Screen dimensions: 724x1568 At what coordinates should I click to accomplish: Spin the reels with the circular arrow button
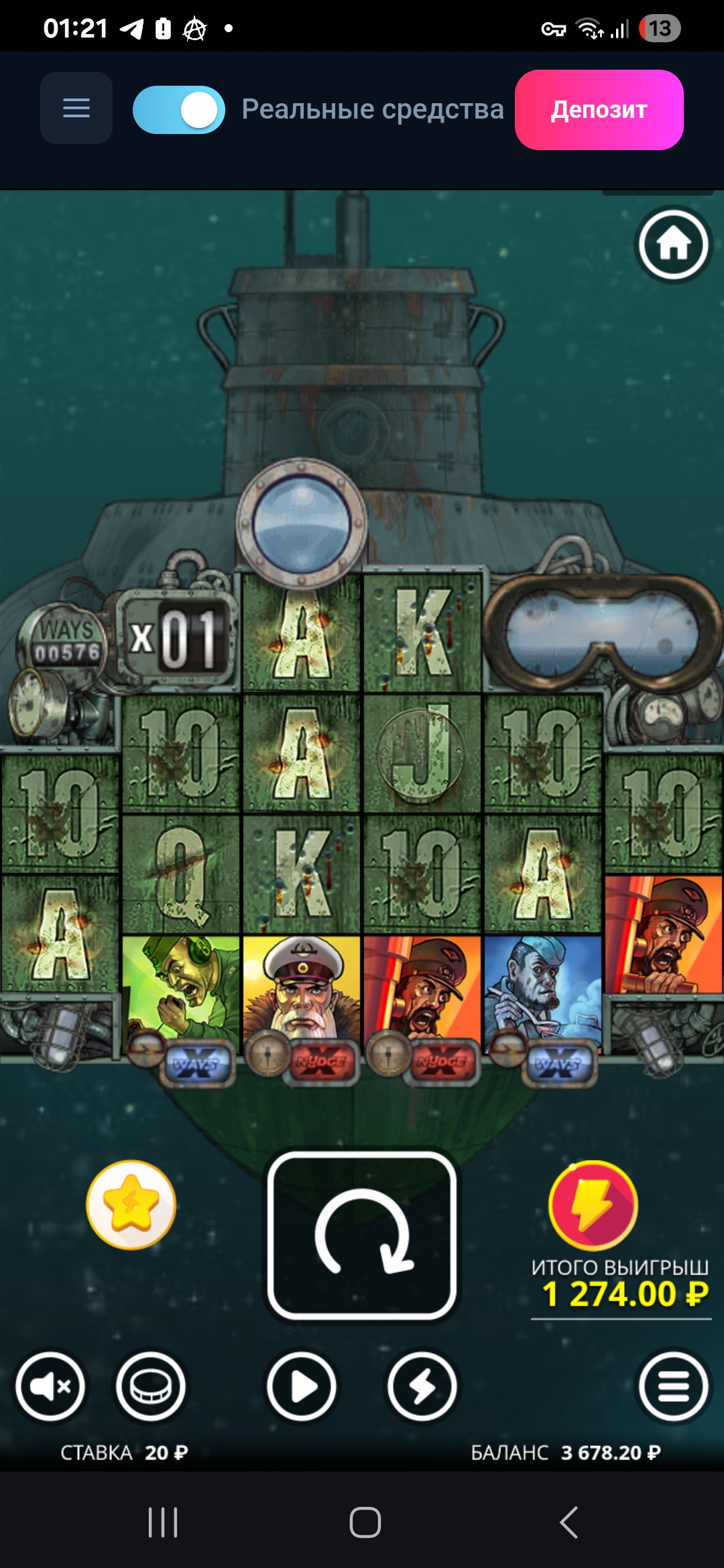(362, 1235)
